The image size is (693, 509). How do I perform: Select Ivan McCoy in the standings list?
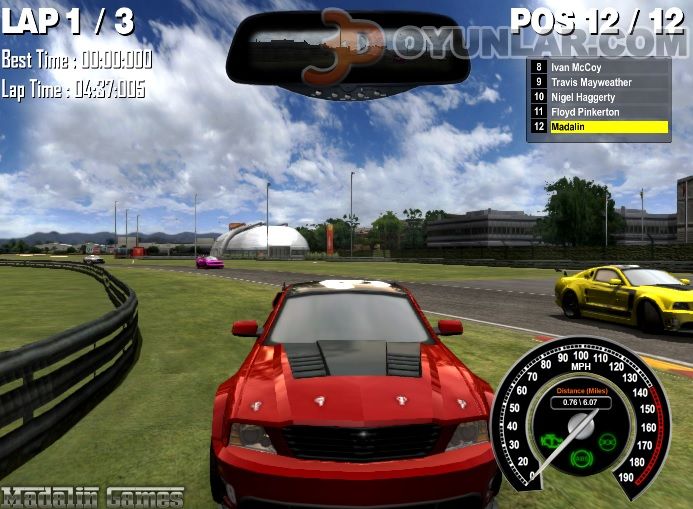598,67
